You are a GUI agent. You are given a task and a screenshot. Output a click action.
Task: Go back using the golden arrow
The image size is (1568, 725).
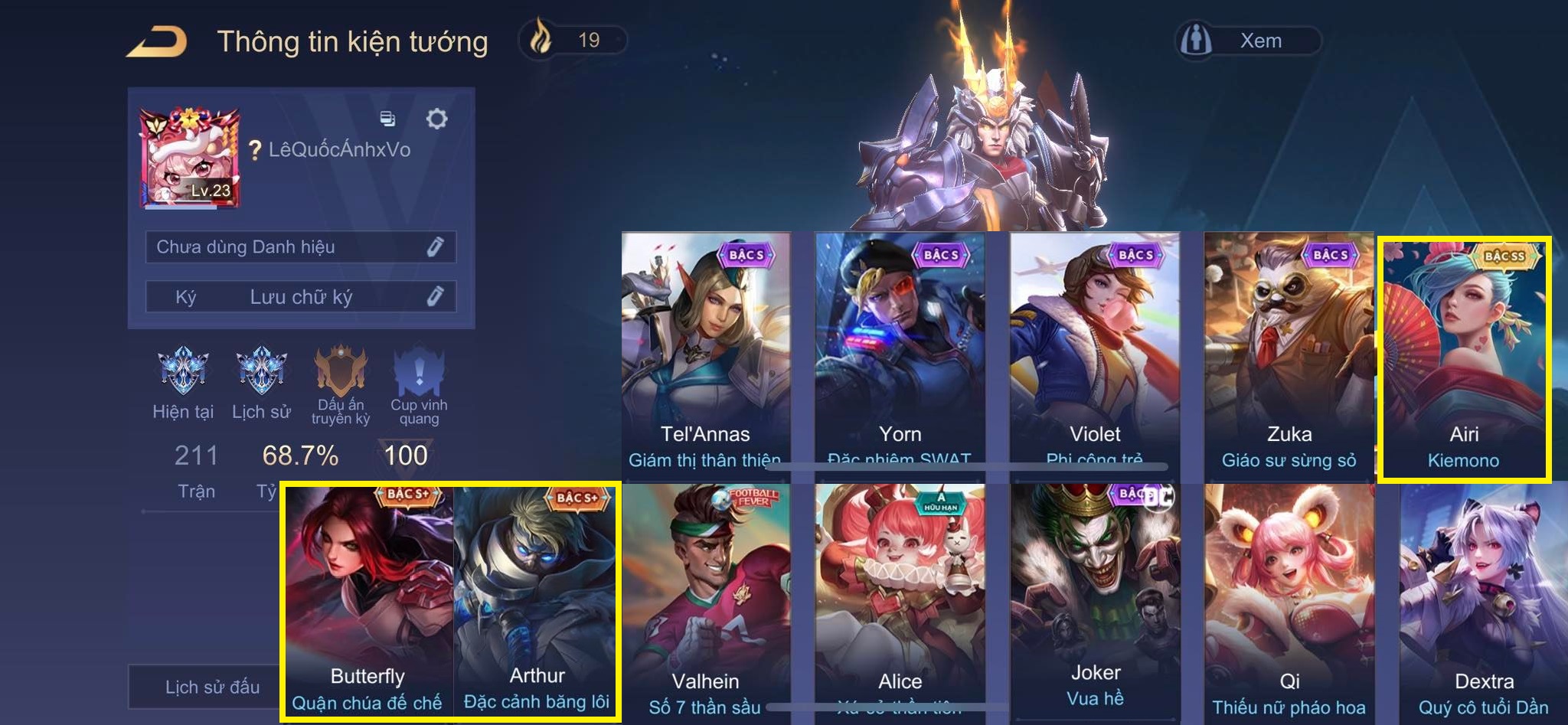[158, 41]
